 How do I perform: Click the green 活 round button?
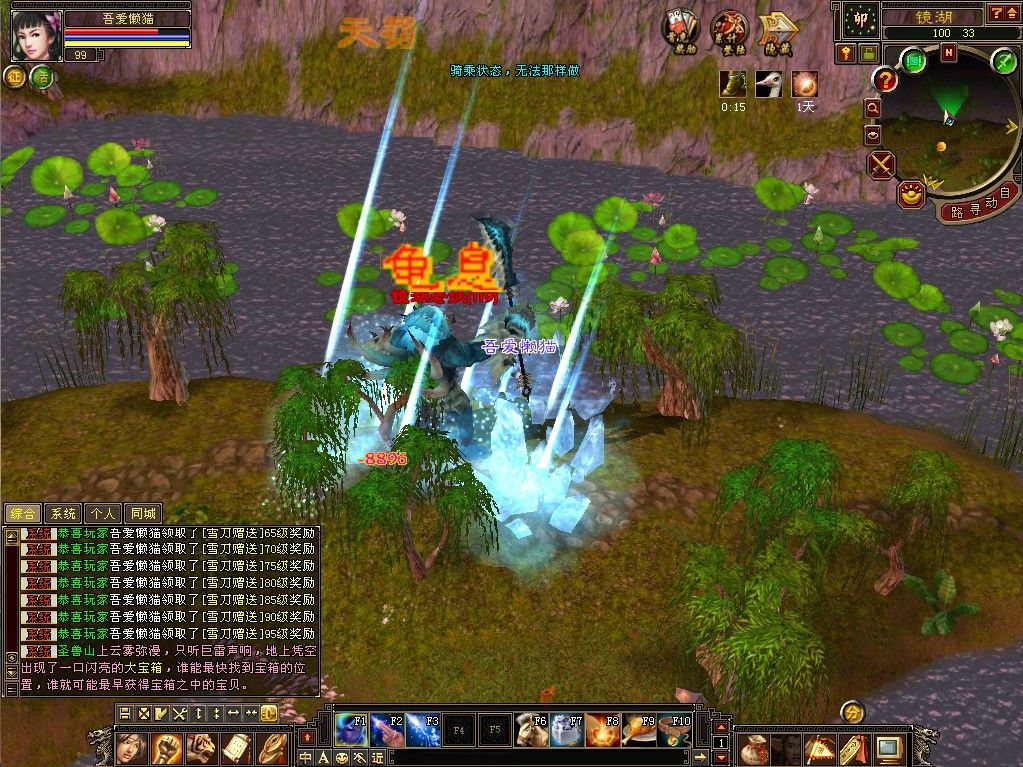[x=42, y=76]
